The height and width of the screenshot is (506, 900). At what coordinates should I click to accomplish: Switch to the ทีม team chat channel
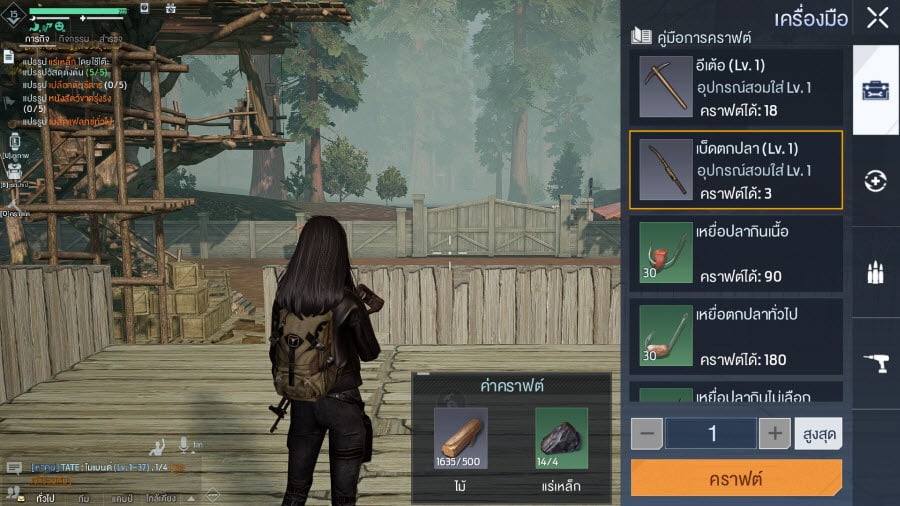coord(83,497)
